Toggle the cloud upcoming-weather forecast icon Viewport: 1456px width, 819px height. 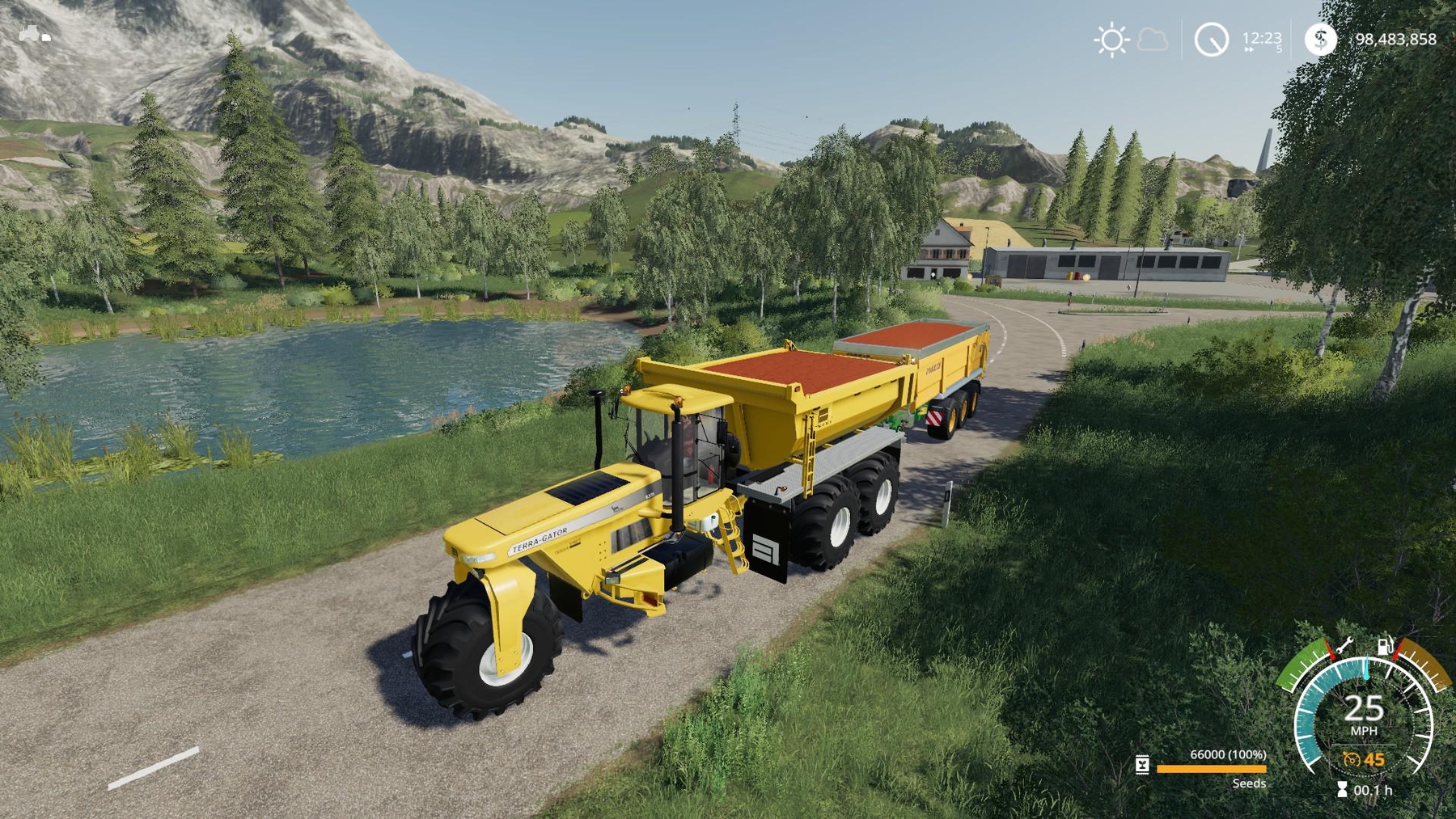tap(1153, 41)
